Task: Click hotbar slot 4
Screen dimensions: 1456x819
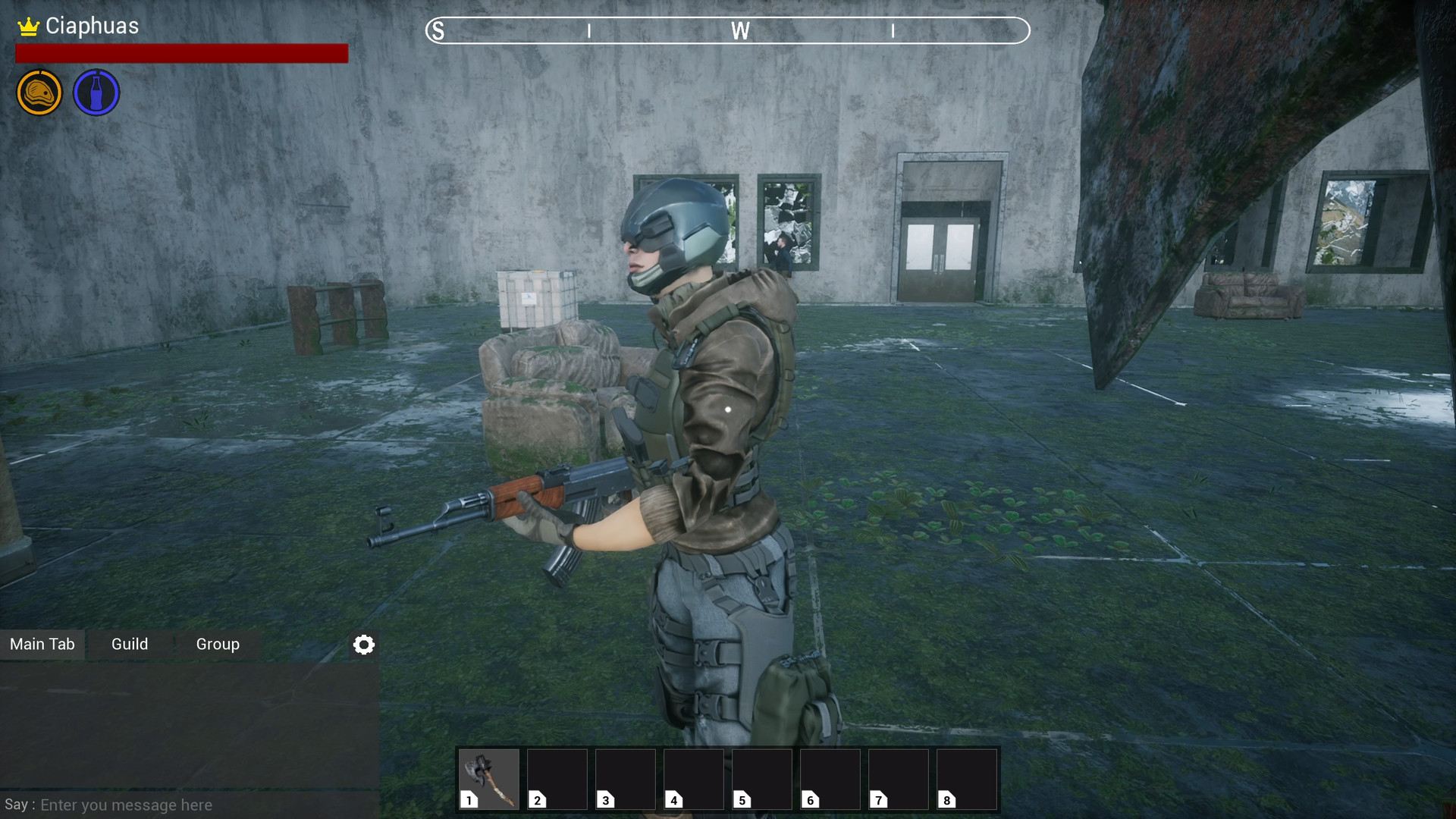Action: pyautogui.click(x=693, y=779)
